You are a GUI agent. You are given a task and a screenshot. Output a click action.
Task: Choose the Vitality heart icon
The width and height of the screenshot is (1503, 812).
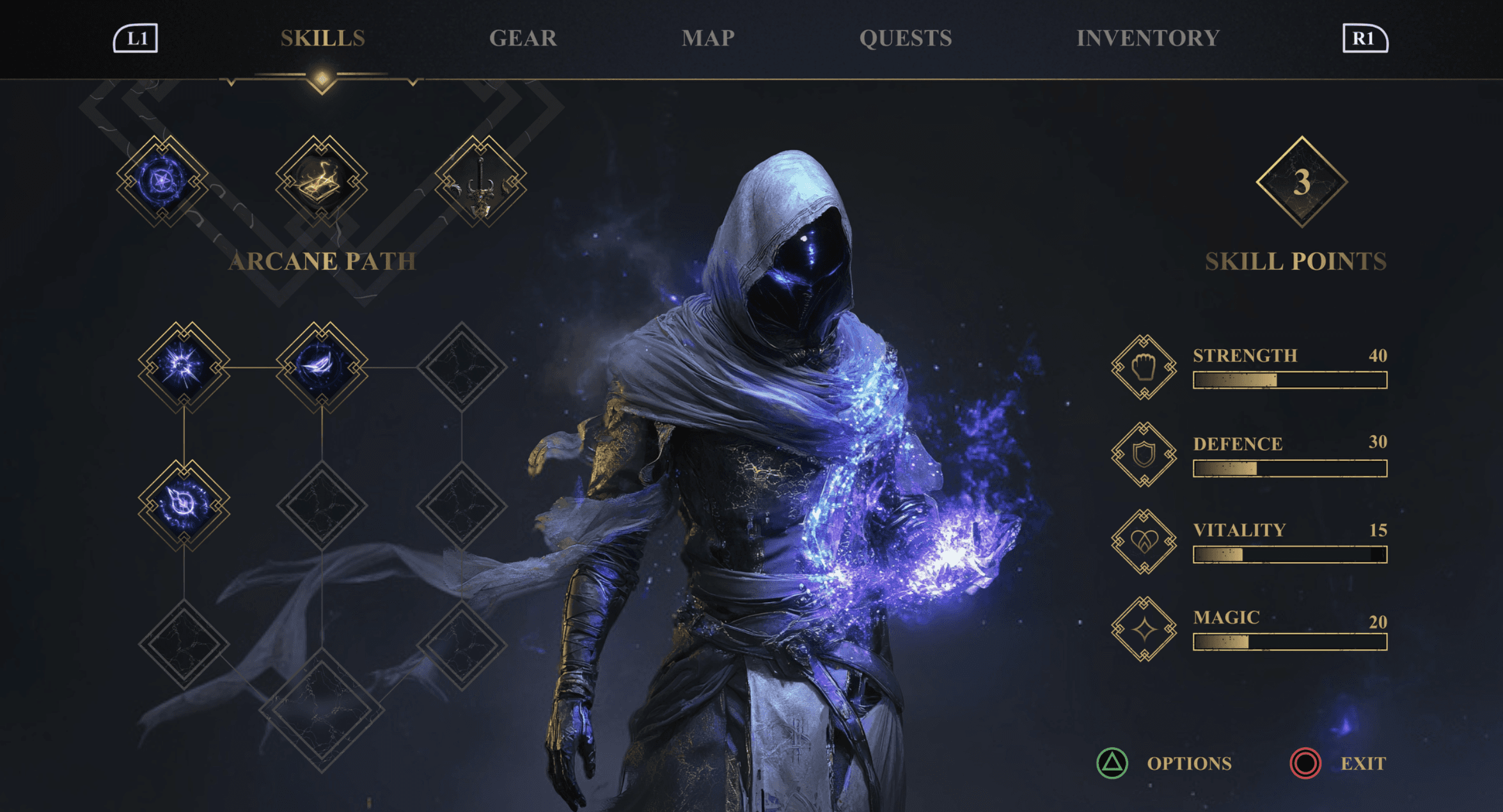point(1144,542)
